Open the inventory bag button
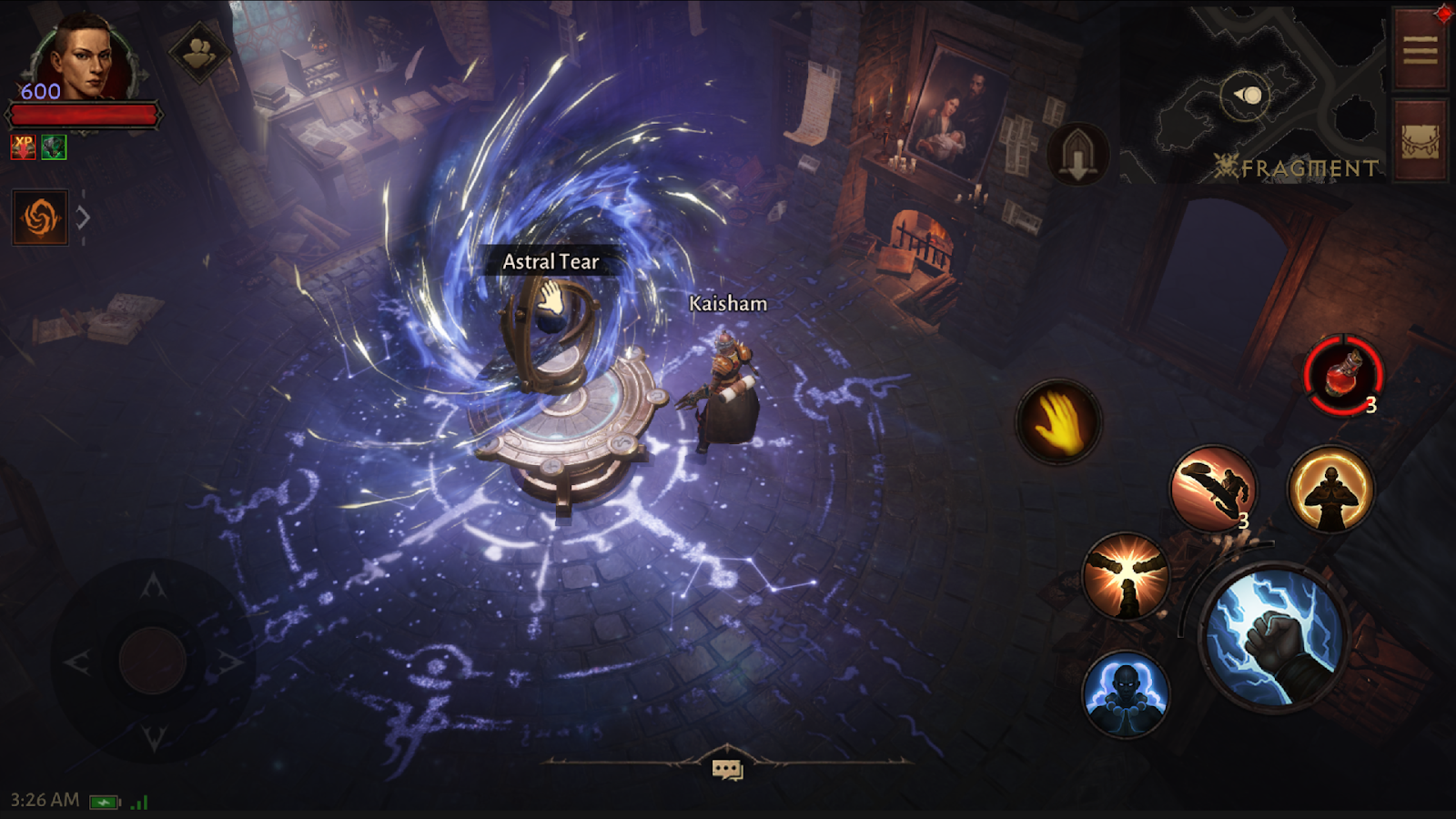The width and height of the screenshot is (1456, 819). tap(1420, 140)
